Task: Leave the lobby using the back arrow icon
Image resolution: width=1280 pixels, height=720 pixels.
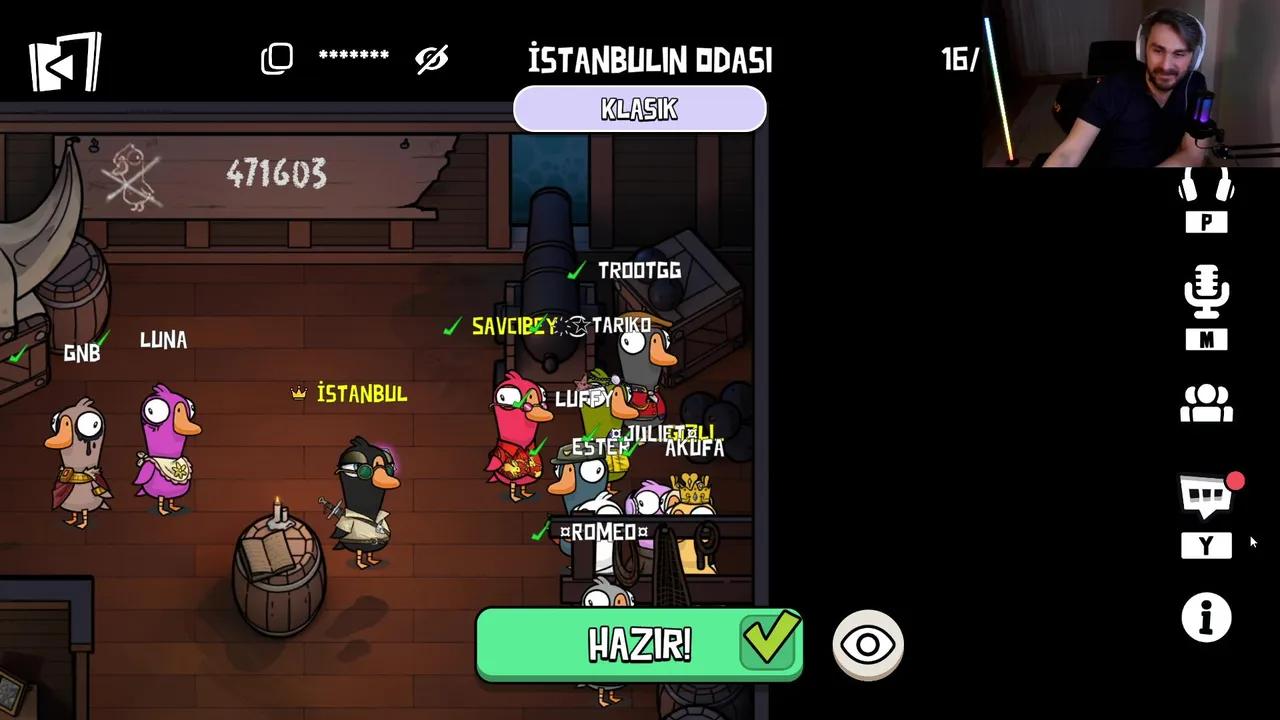Action: 64,60
